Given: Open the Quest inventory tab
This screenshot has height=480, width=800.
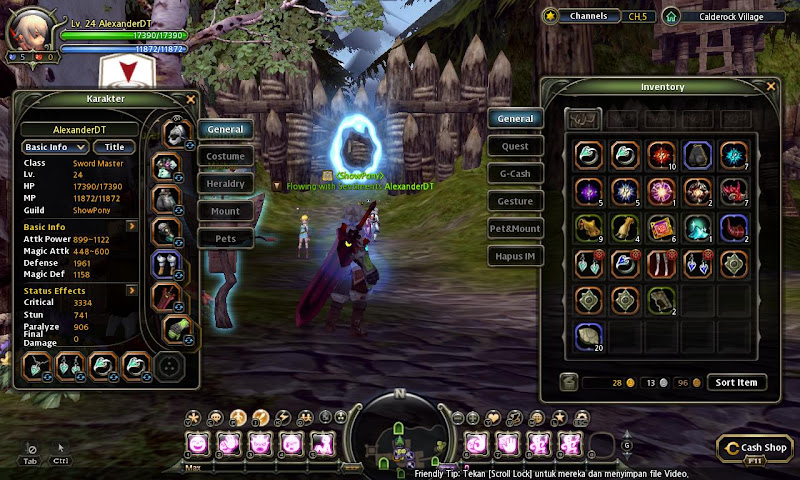Looking at the screenshot, I should [515, 146].
